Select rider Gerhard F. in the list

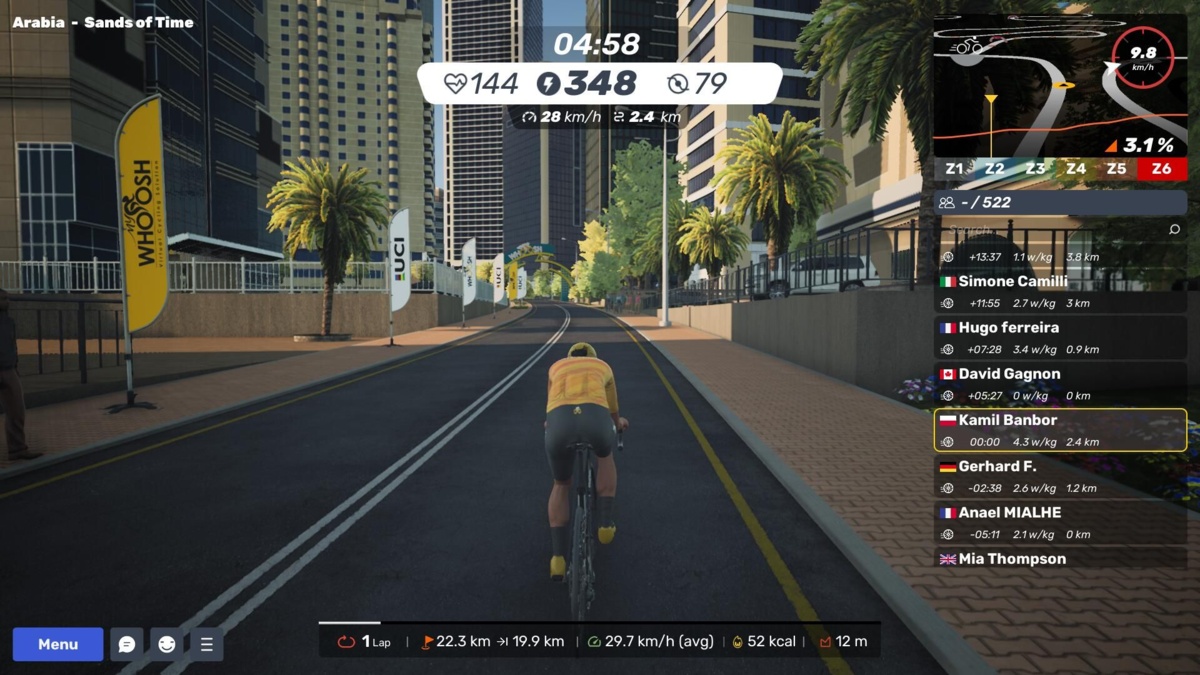pyautogui.click(x=1060, y=477)
